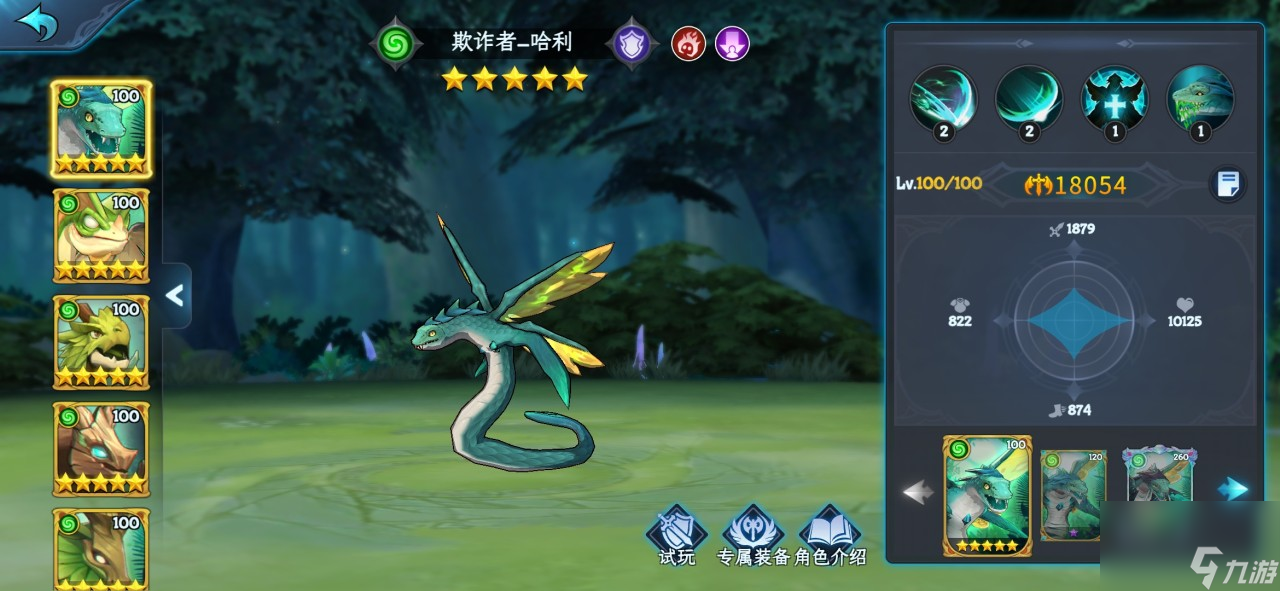Pick the yellow-green spiky dragon portrait

coord(100,343)
